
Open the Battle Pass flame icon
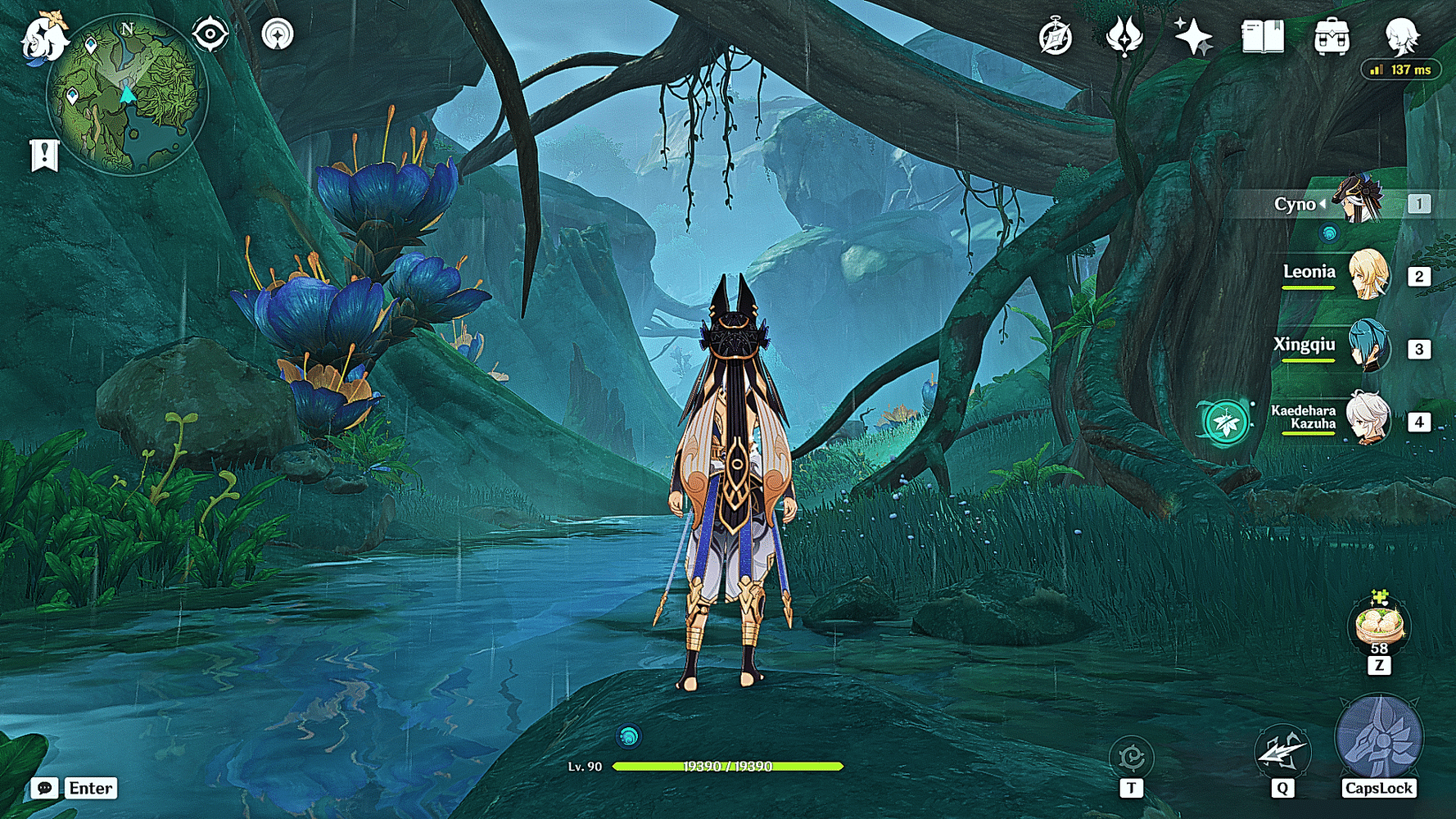(1124, 37)
